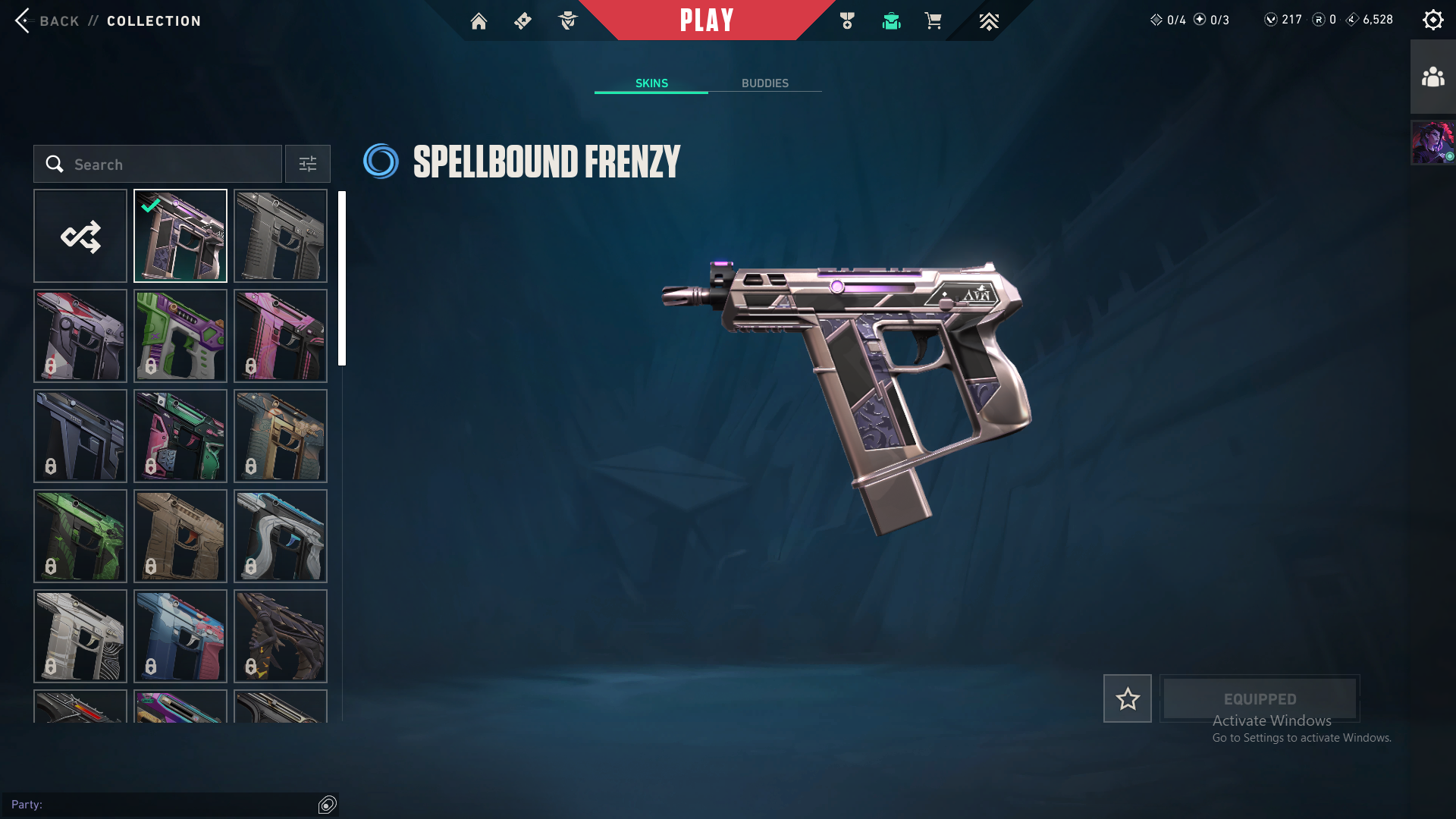Image resolution: width=1456 pixels, height=819 pixels.
Task: Select the equipped Spellbound Frenzy thumbnail
Action: (x=180, y=236)
